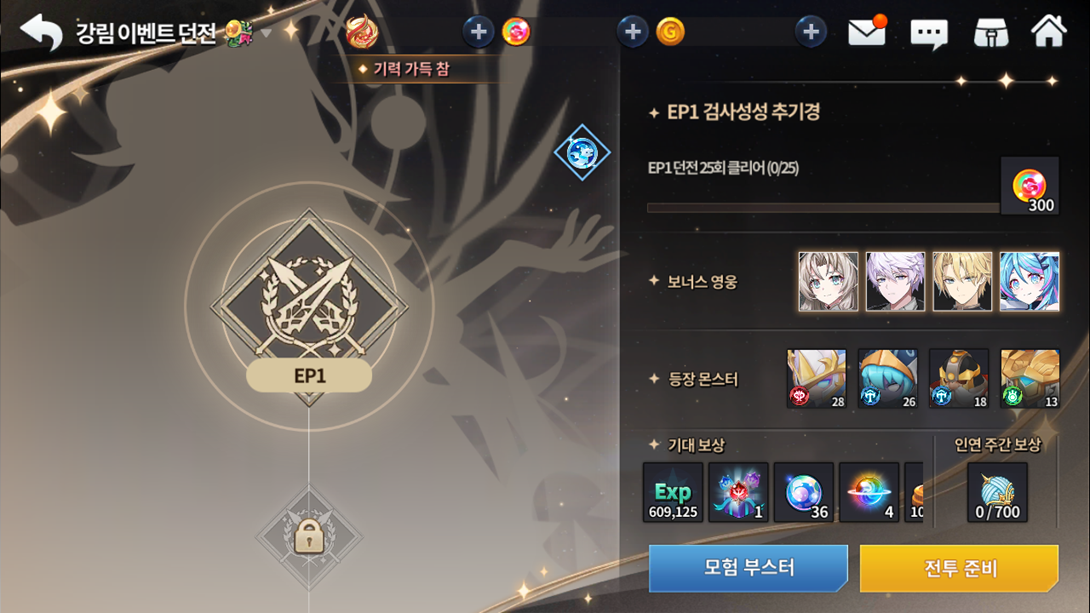Open the 강림 이벤트 던전 dropdown
This screenshot has height=613, width=1090.
(x=266, y=34)
